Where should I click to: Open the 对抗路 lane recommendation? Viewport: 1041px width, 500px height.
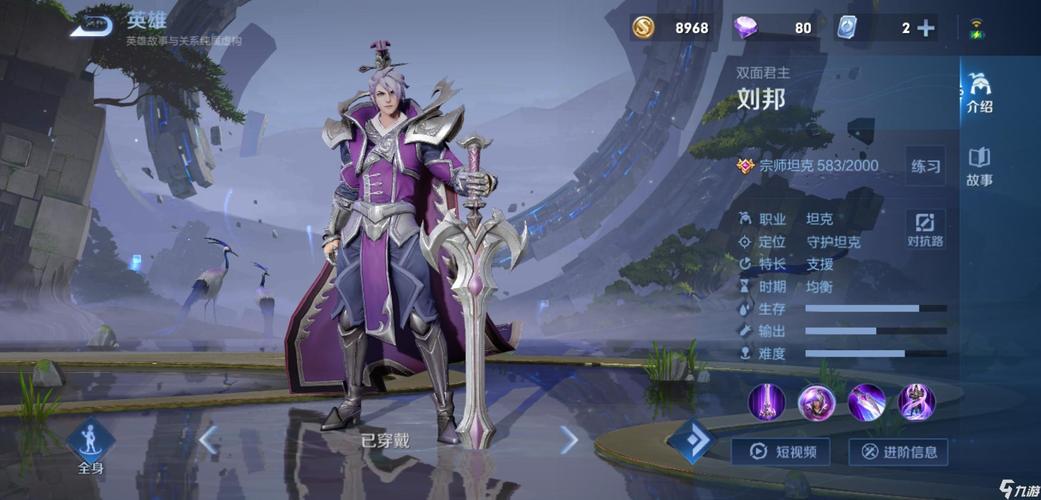[925, 229]
